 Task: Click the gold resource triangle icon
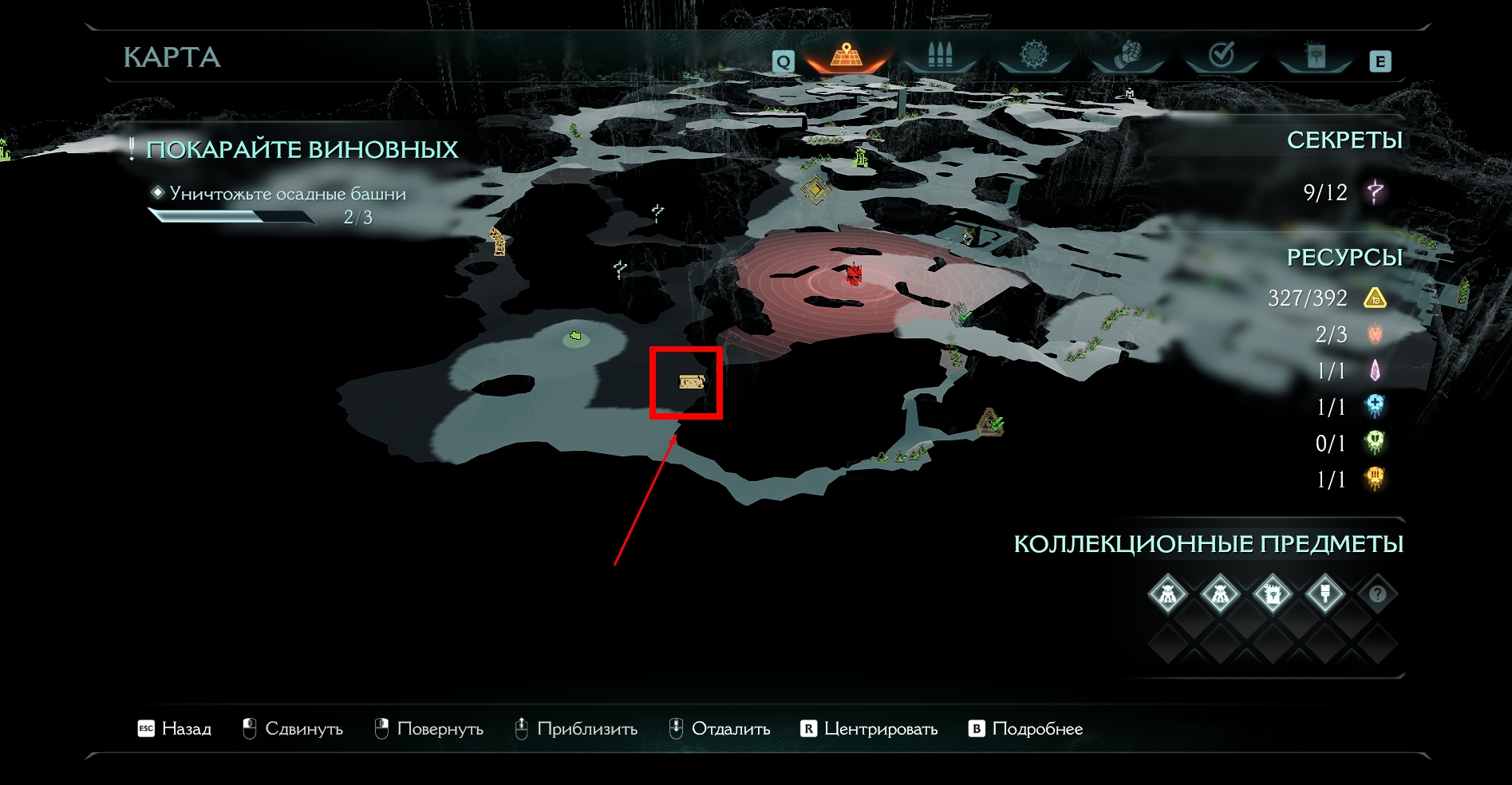1375,298
